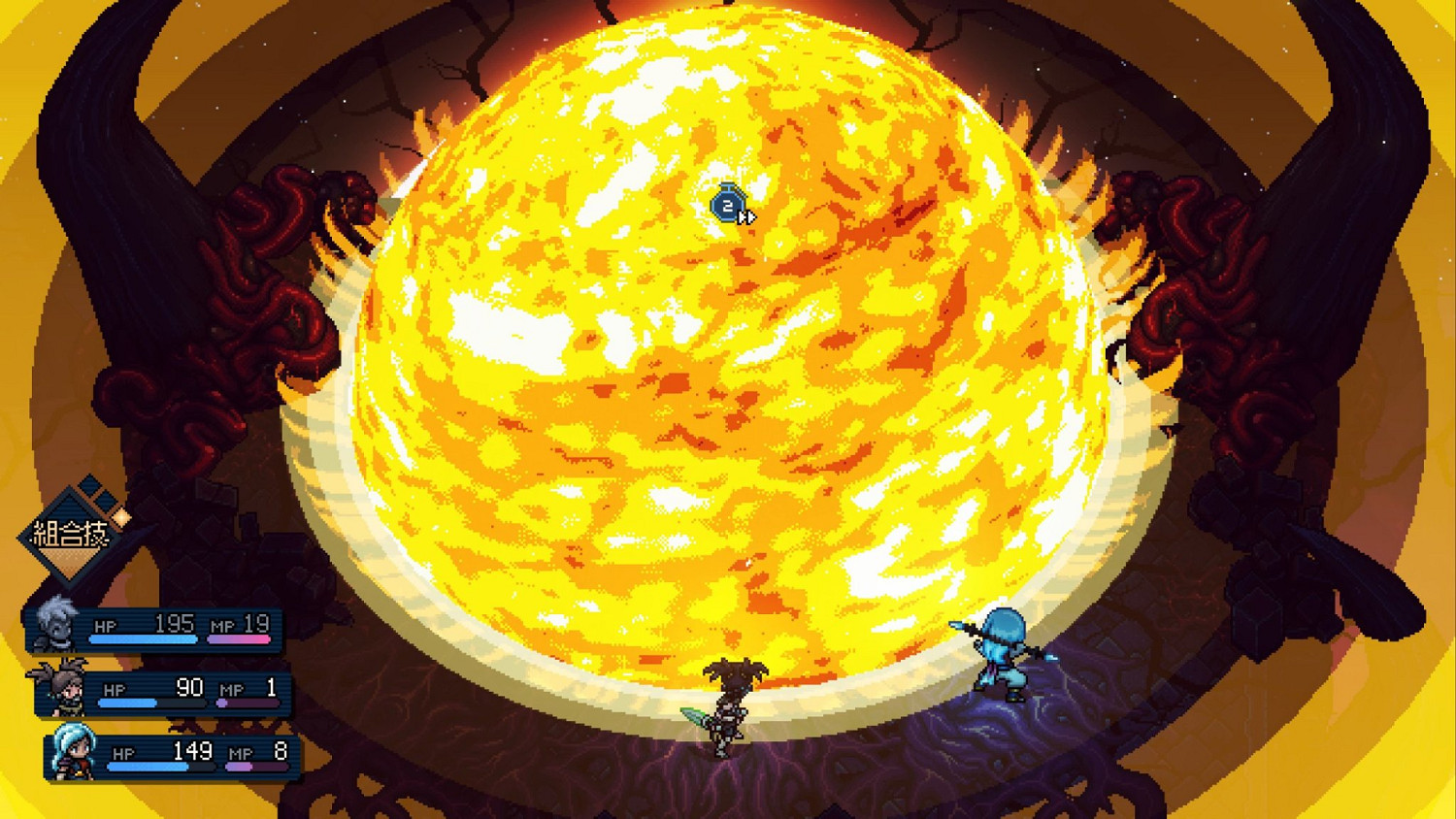Click the fast-forward arrows beside the timer

[747, 217]
